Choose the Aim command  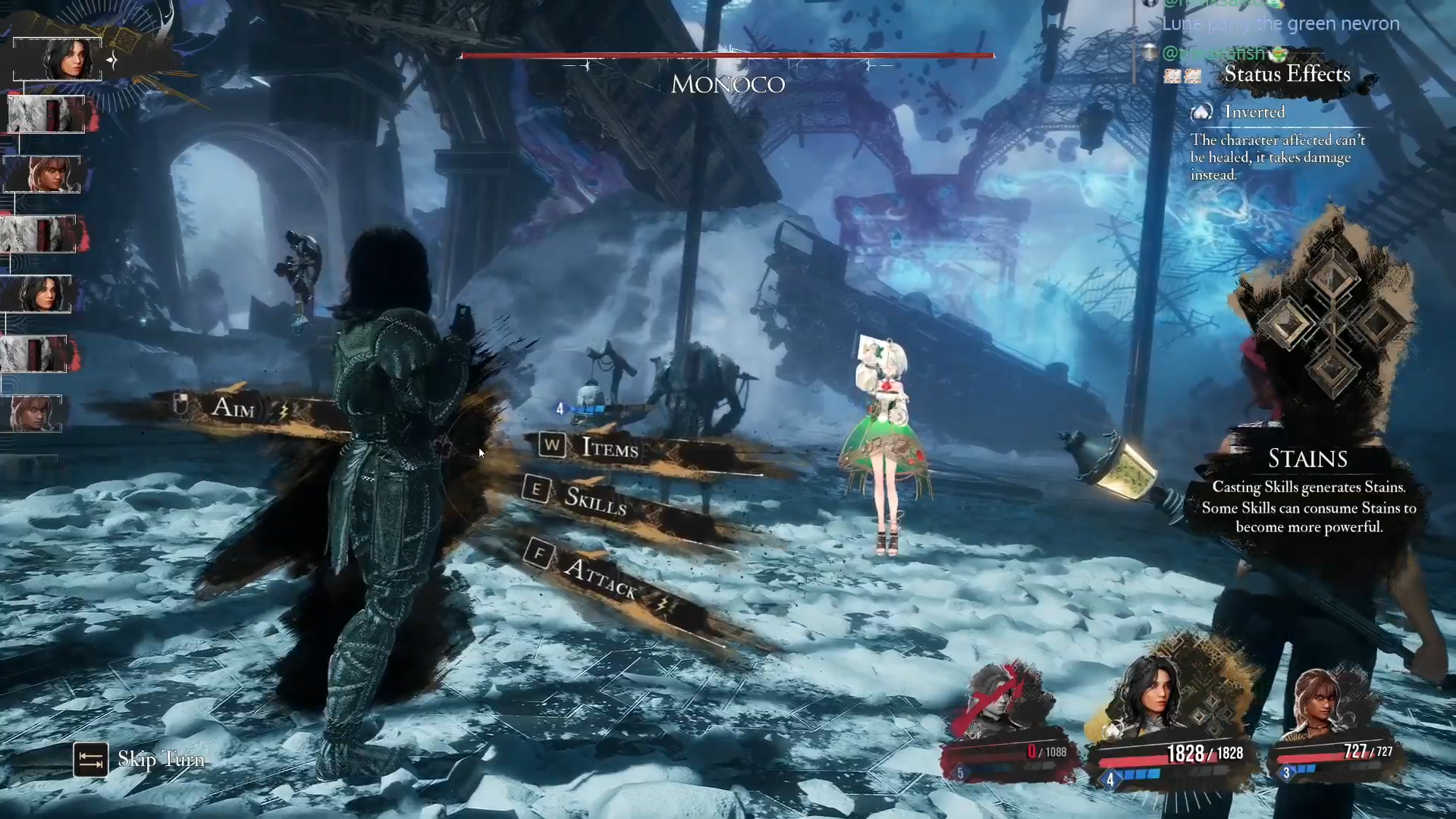point(232,408)
